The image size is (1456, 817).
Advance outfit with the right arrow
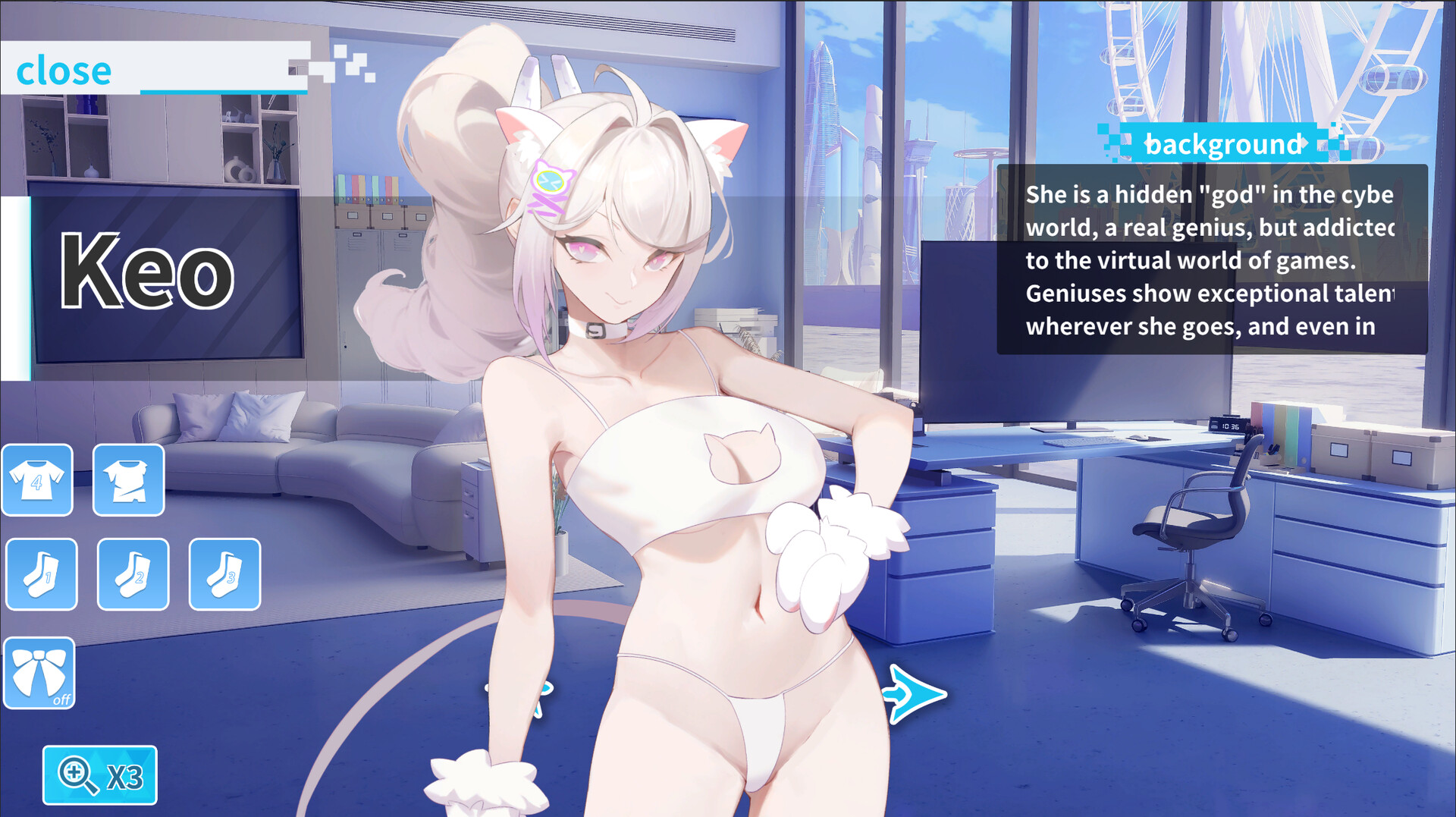(x=915, y=692)
